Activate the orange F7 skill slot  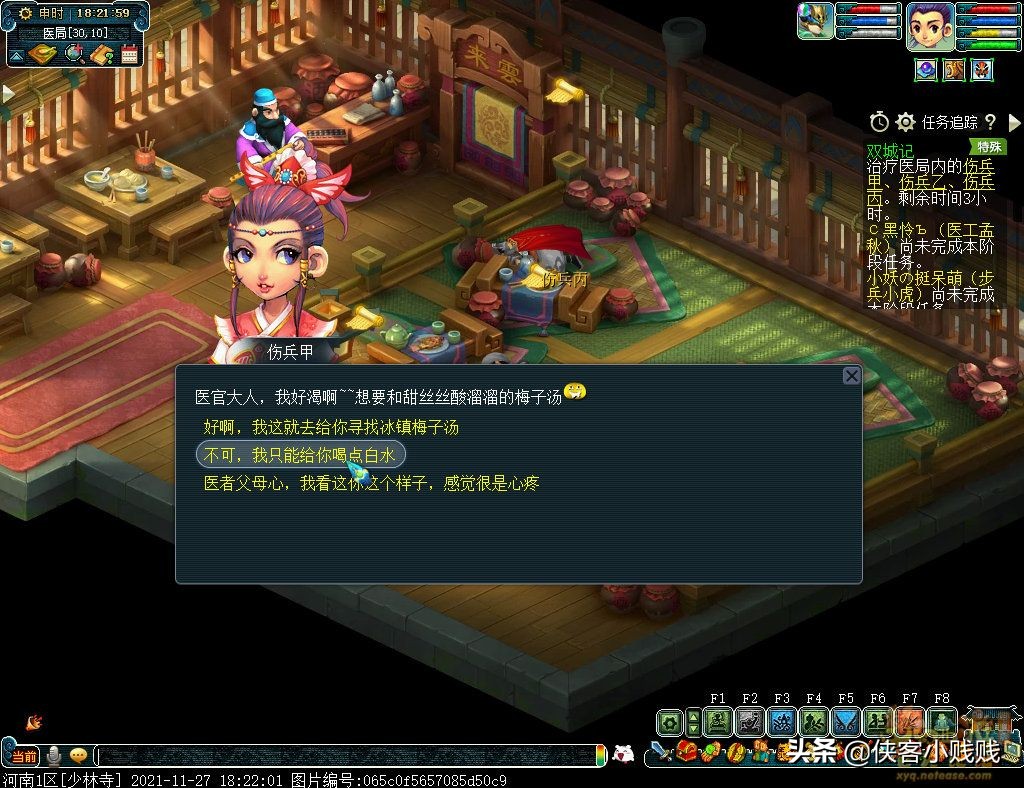(909, 721)
